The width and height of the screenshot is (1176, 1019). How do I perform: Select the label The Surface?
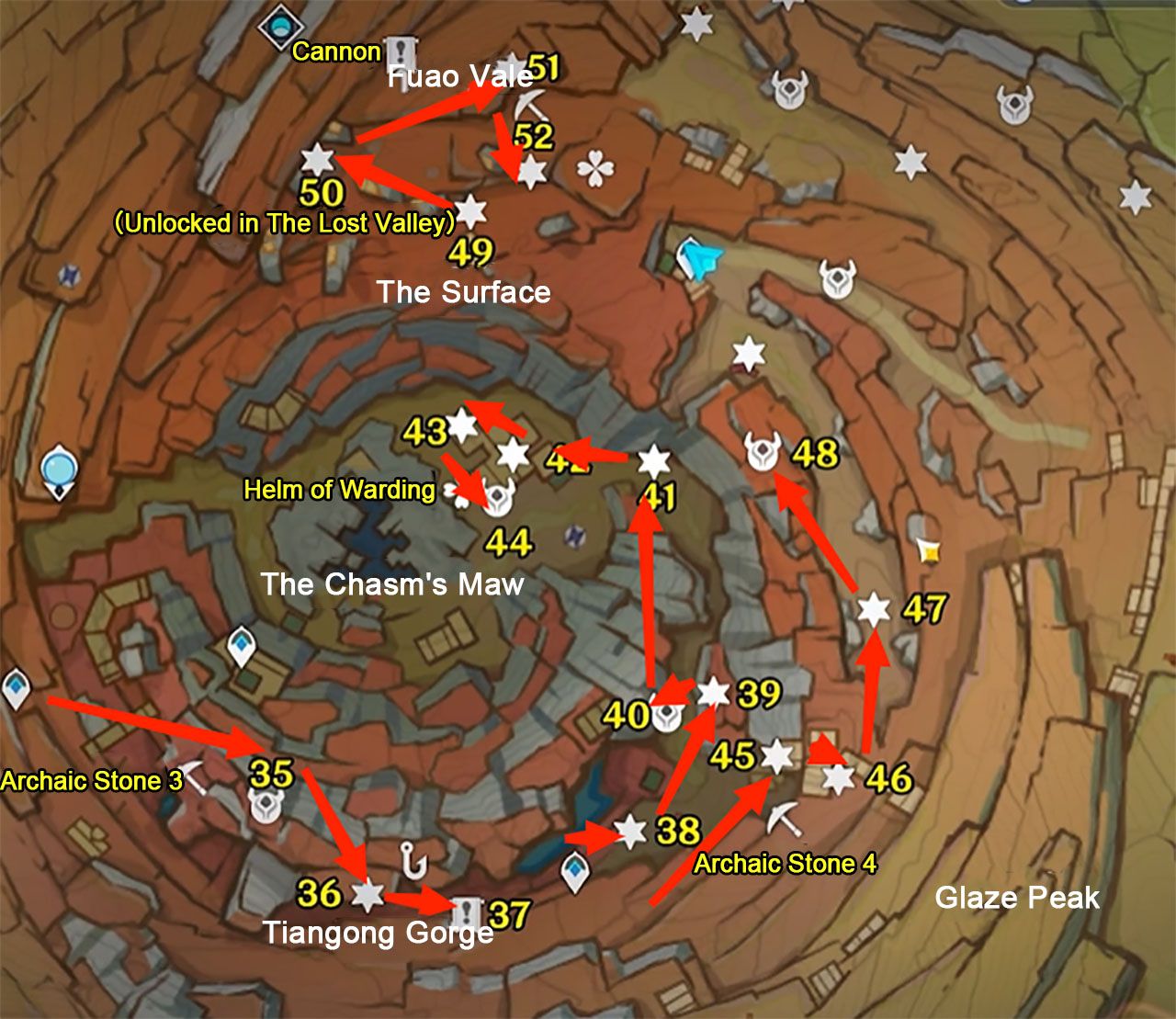tap(464, 293)
